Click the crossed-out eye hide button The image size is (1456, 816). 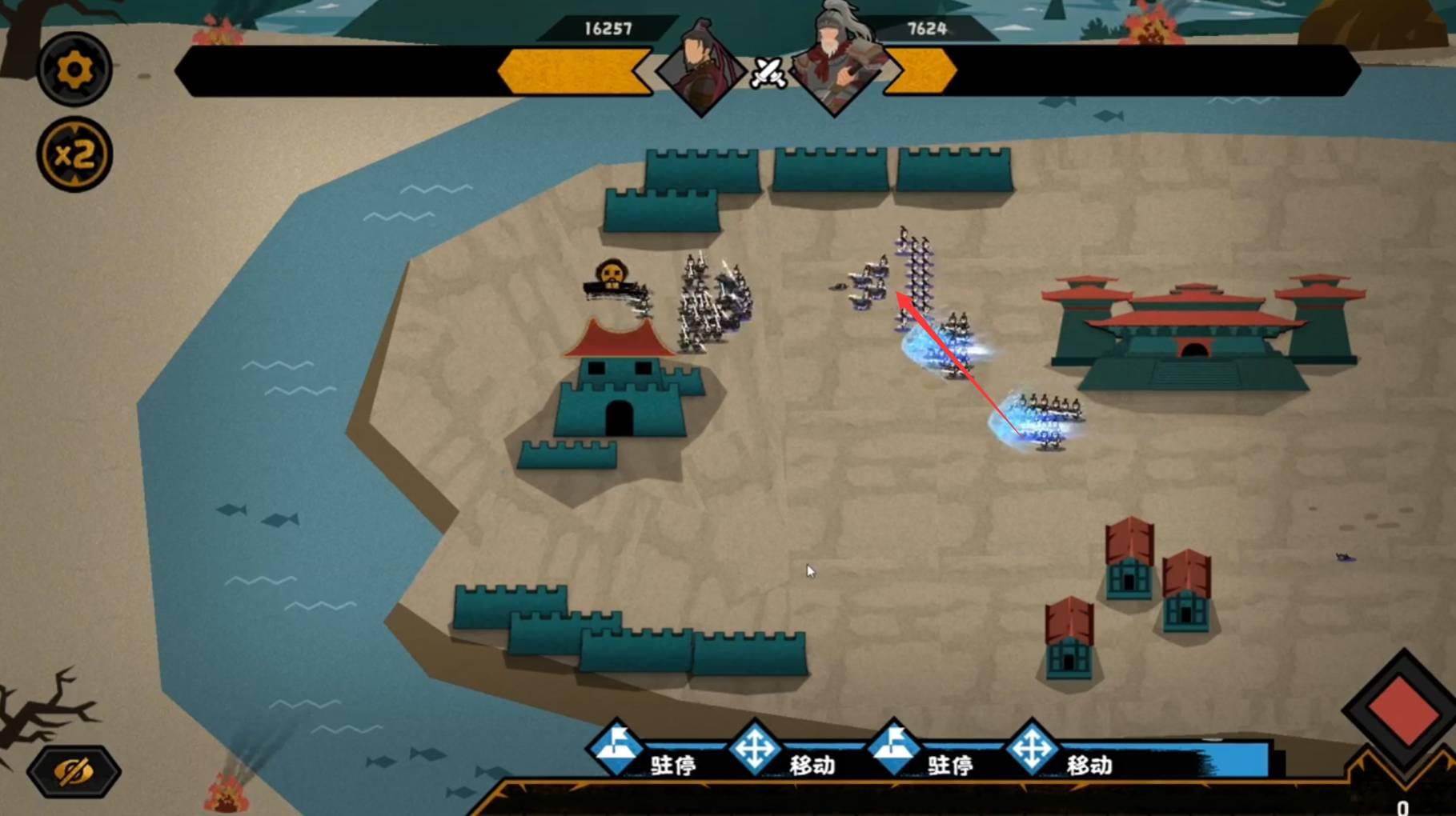pos(74,771)
